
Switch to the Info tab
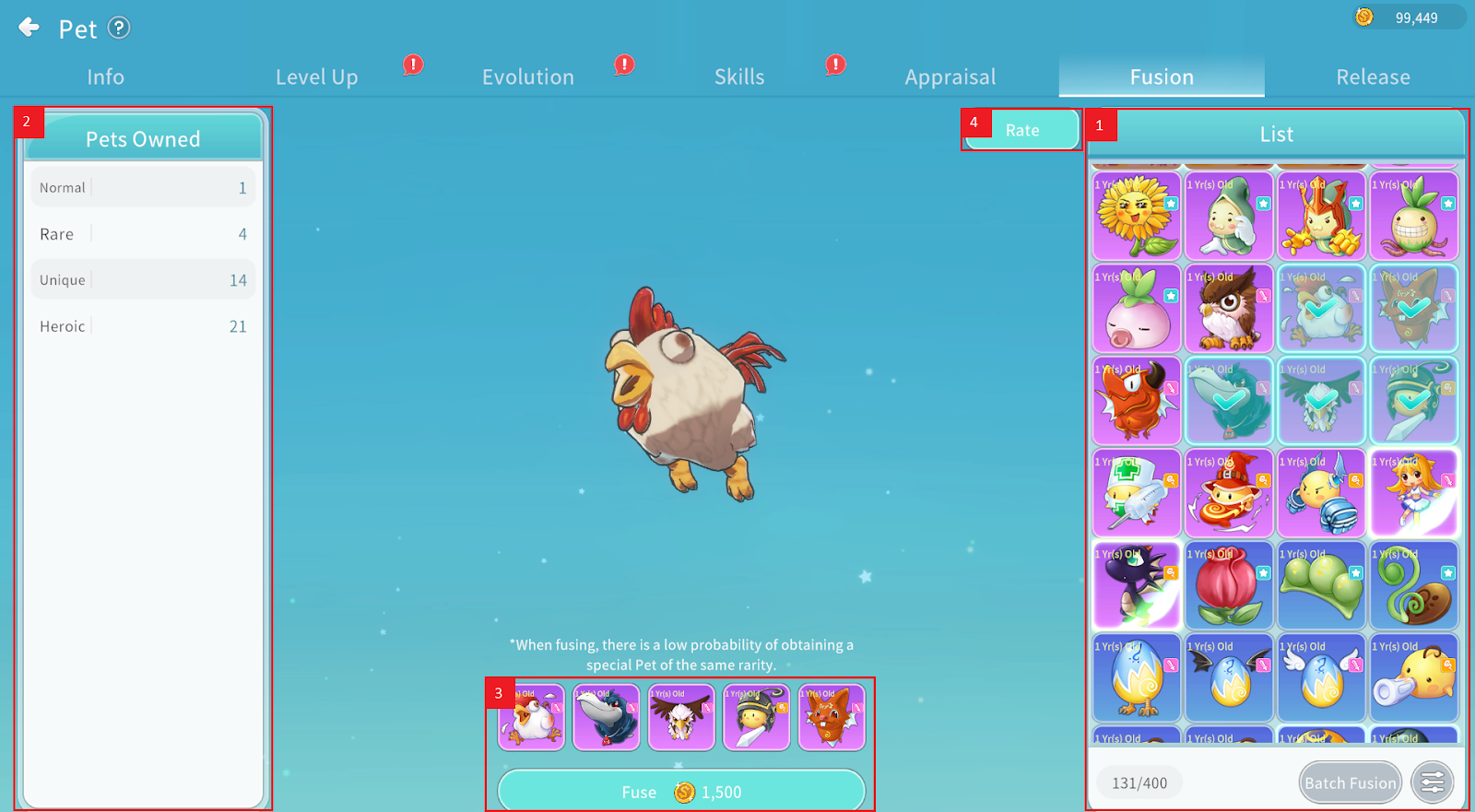pos(105,77)
